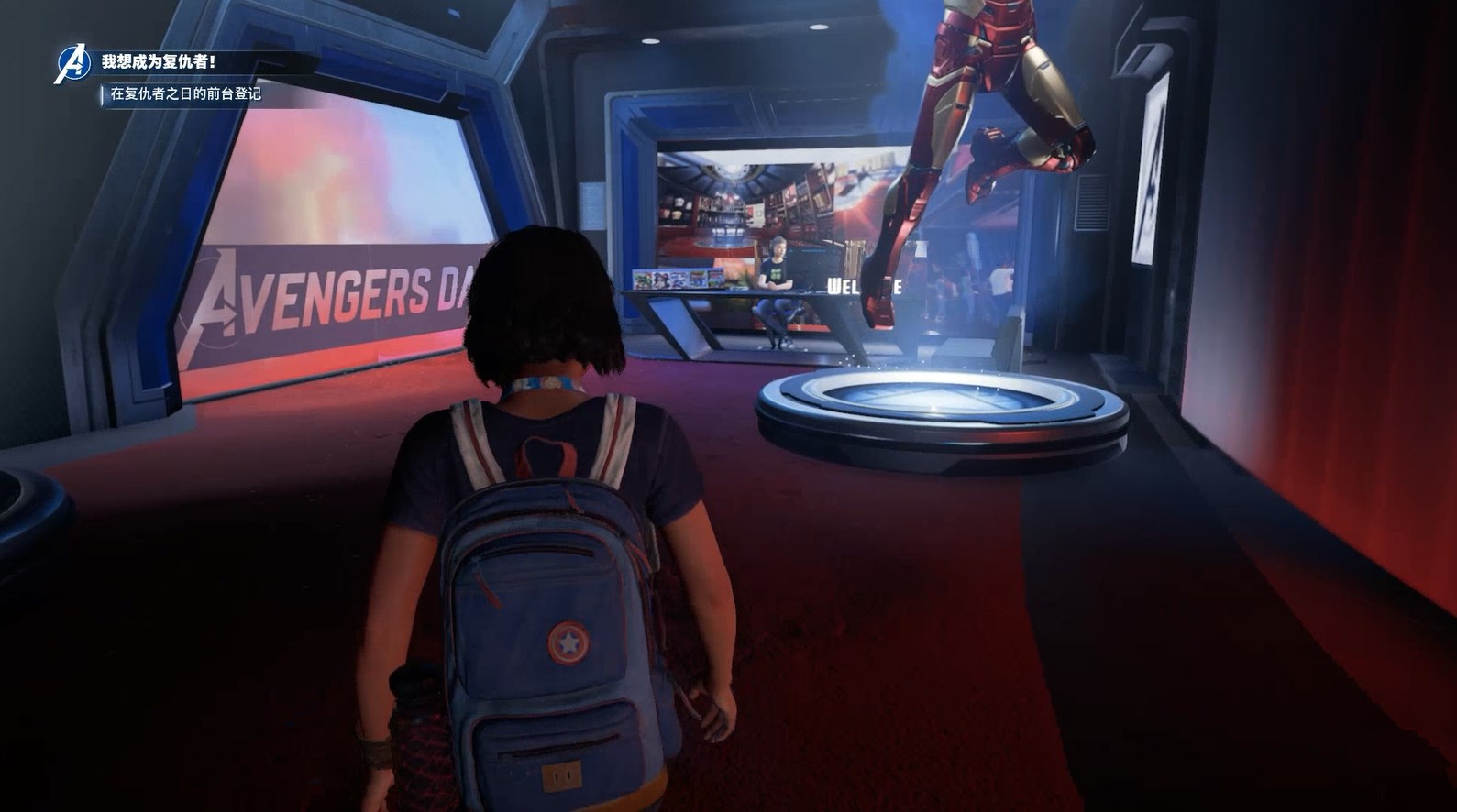Click the Avengers logo quest icon
Screen dimensions: 1457x812
[72, 65]
